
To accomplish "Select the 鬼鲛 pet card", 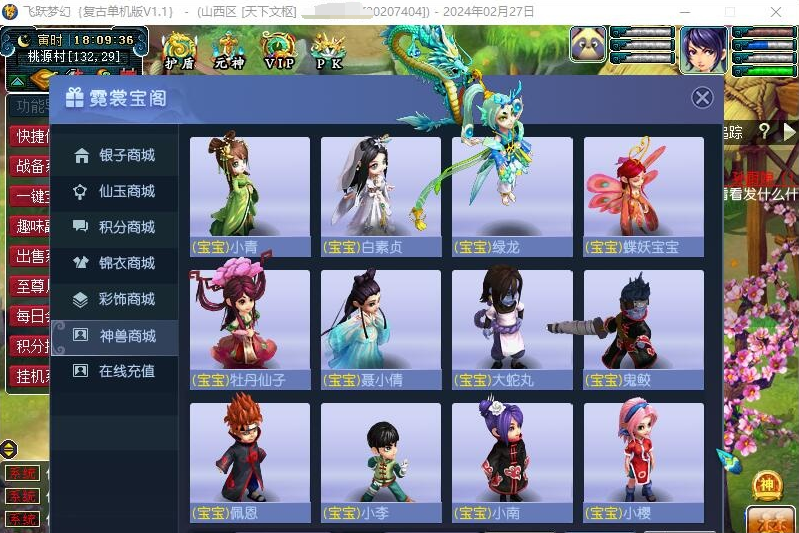I will click(x=644, y=329).
